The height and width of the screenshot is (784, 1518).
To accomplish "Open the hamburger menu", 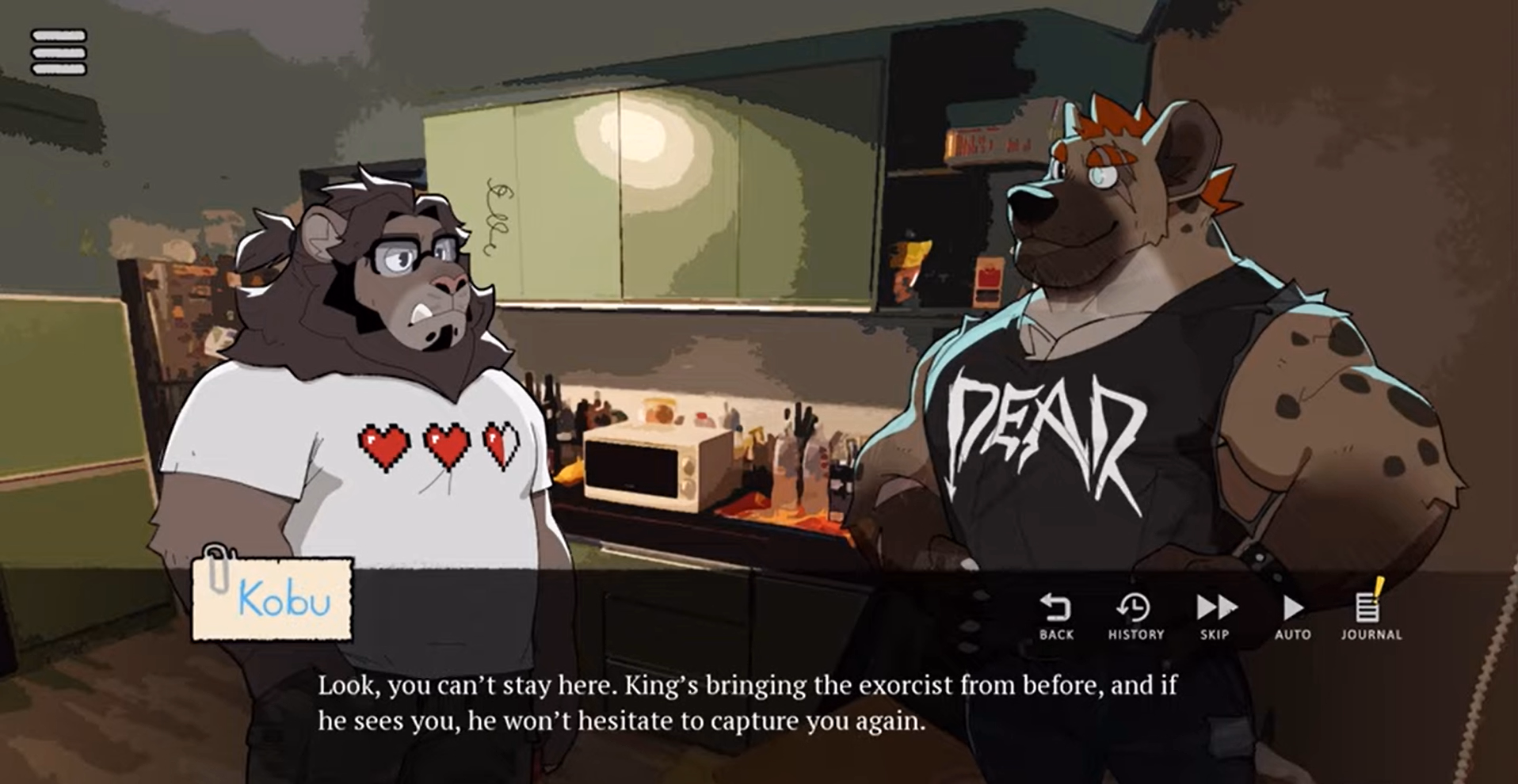I will pyautogui.click(x=59, y=52).
